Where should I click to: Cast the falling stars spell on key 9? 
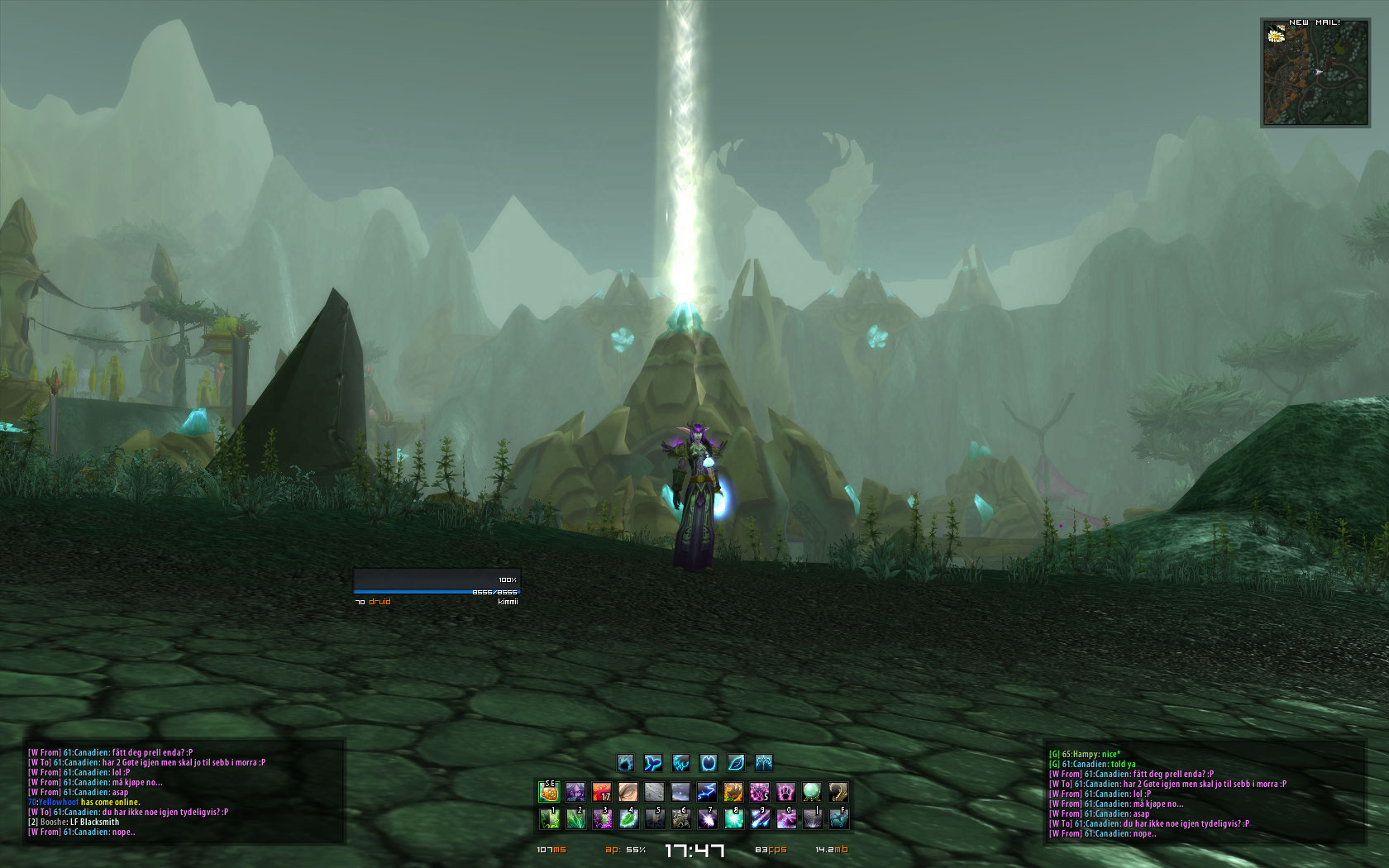760,818
